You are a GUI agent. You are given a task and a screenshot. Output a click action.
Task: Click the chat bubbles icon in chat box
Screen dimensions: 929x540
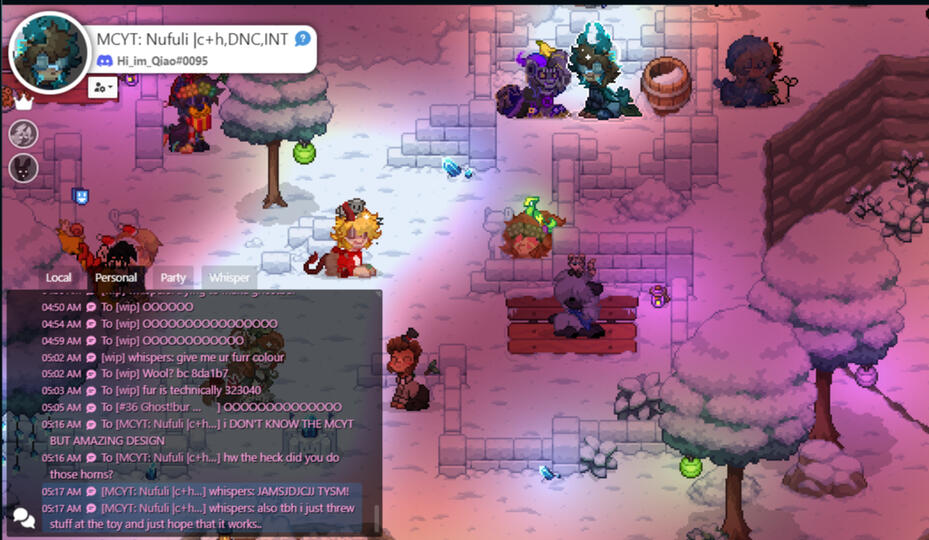pos(23,517)
